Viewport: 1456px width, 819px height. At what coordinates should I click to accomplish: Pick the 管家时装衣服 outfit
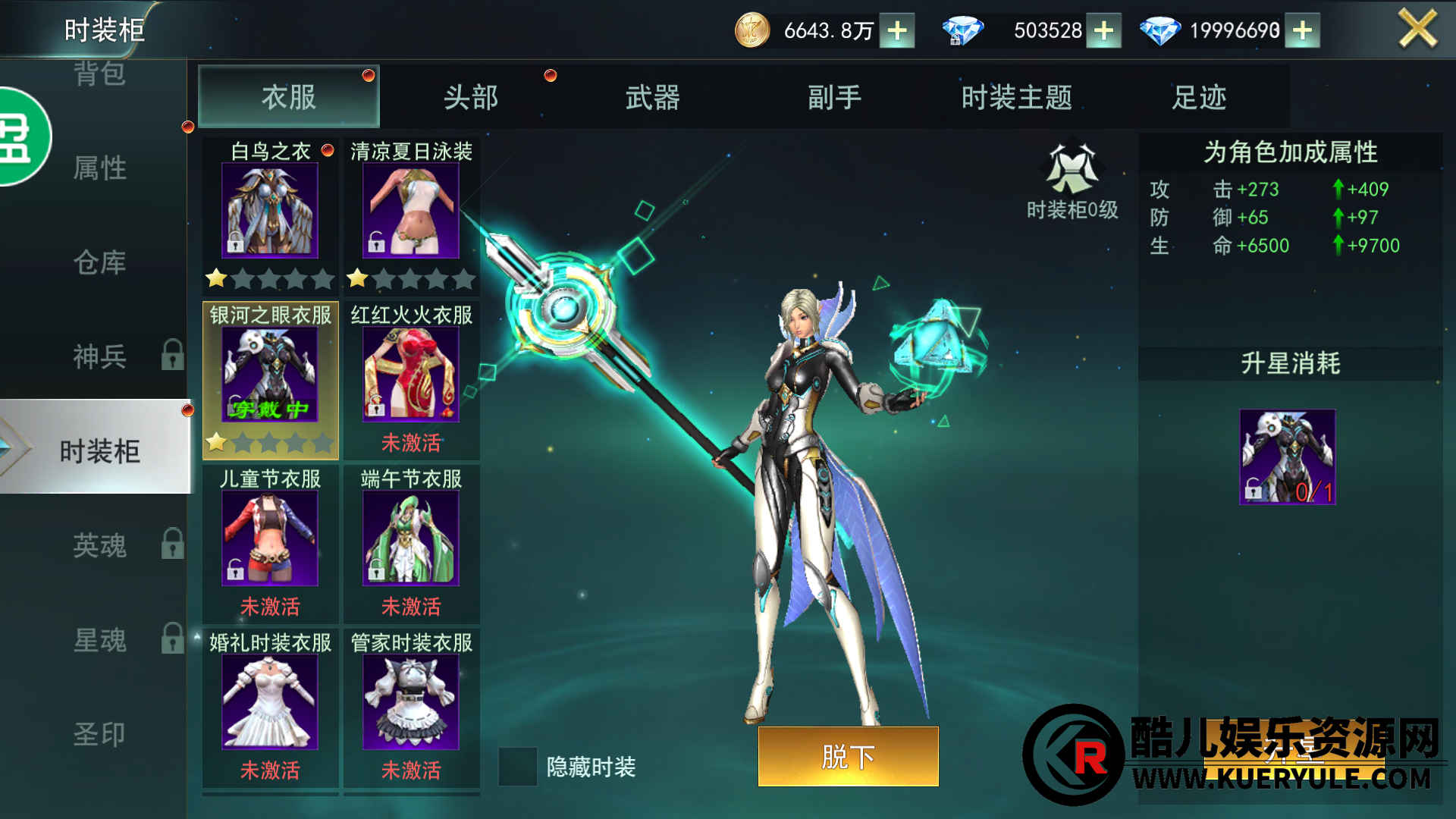tap(411, 702)
